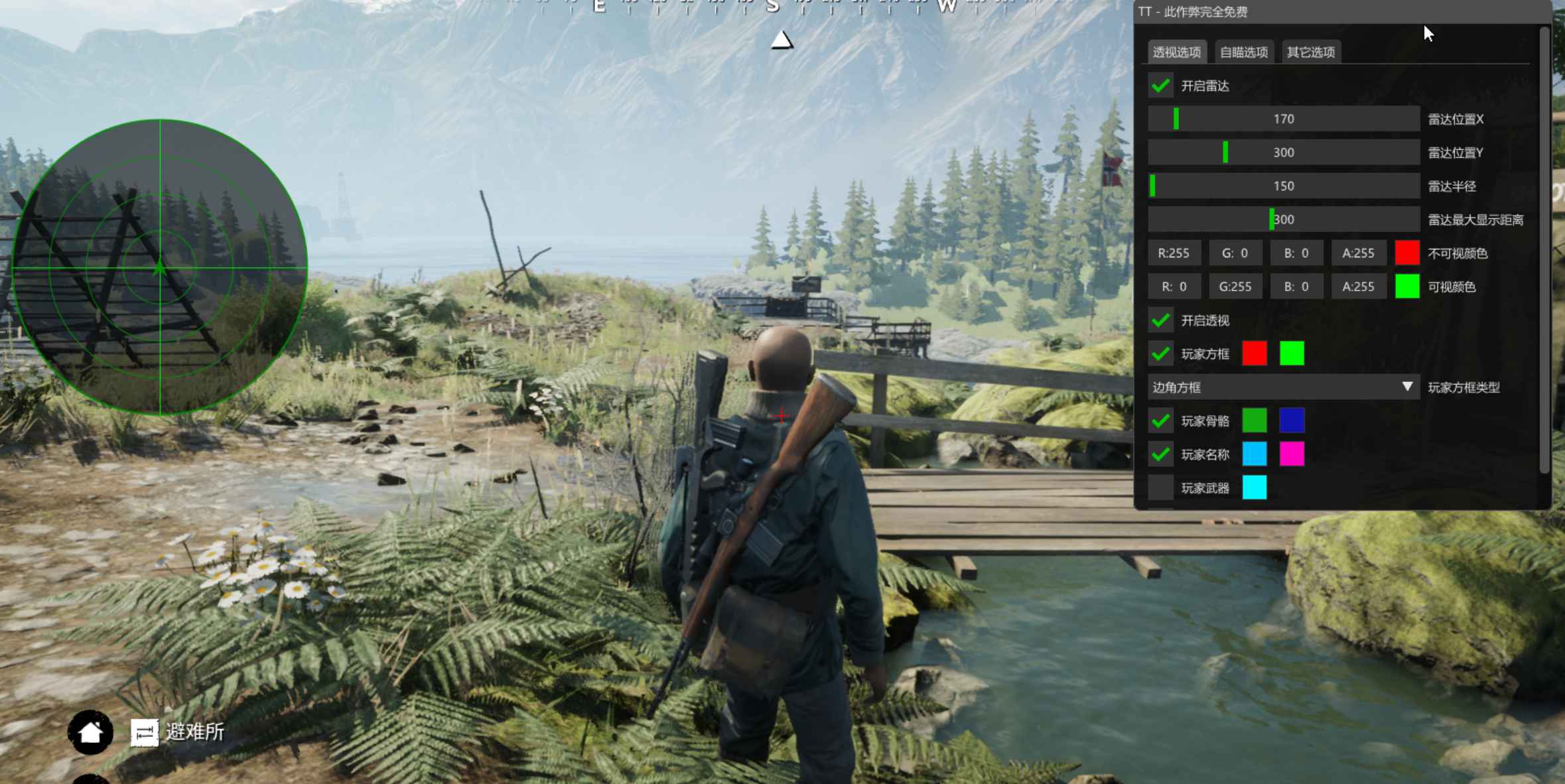Select the blue swatch next to 玩家骨骼

click(x=1292, y=421)
